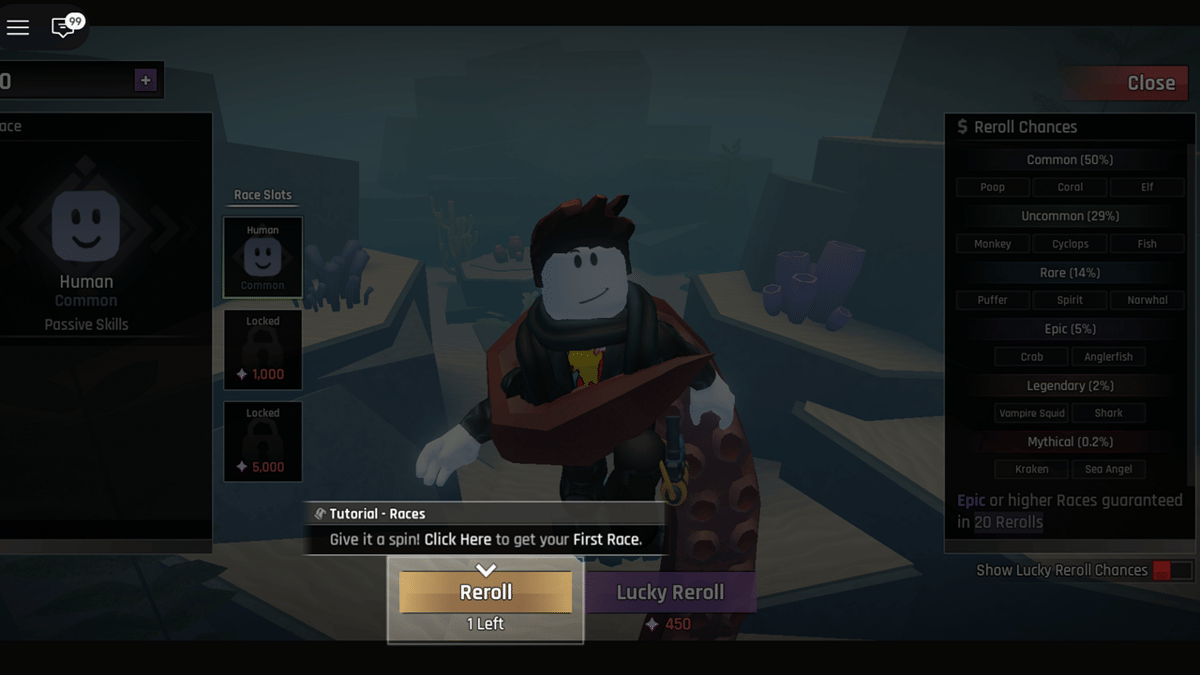Open the chat with 99 notifications
Viewport: 1200px width, 675px height.
tap(65, 26)
